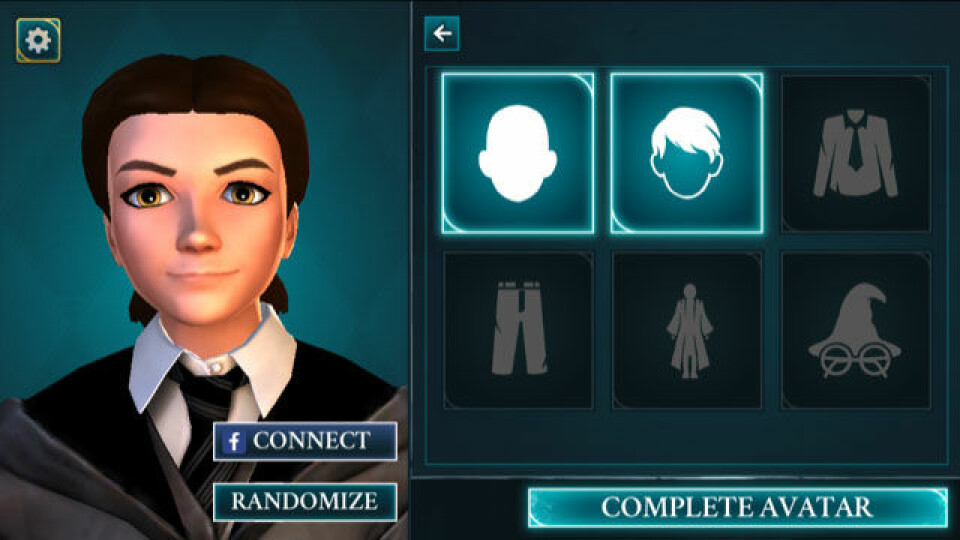This screenshot has height=540, width=960.
Task: Select the trousers category
Action: (x=517, y=330)
